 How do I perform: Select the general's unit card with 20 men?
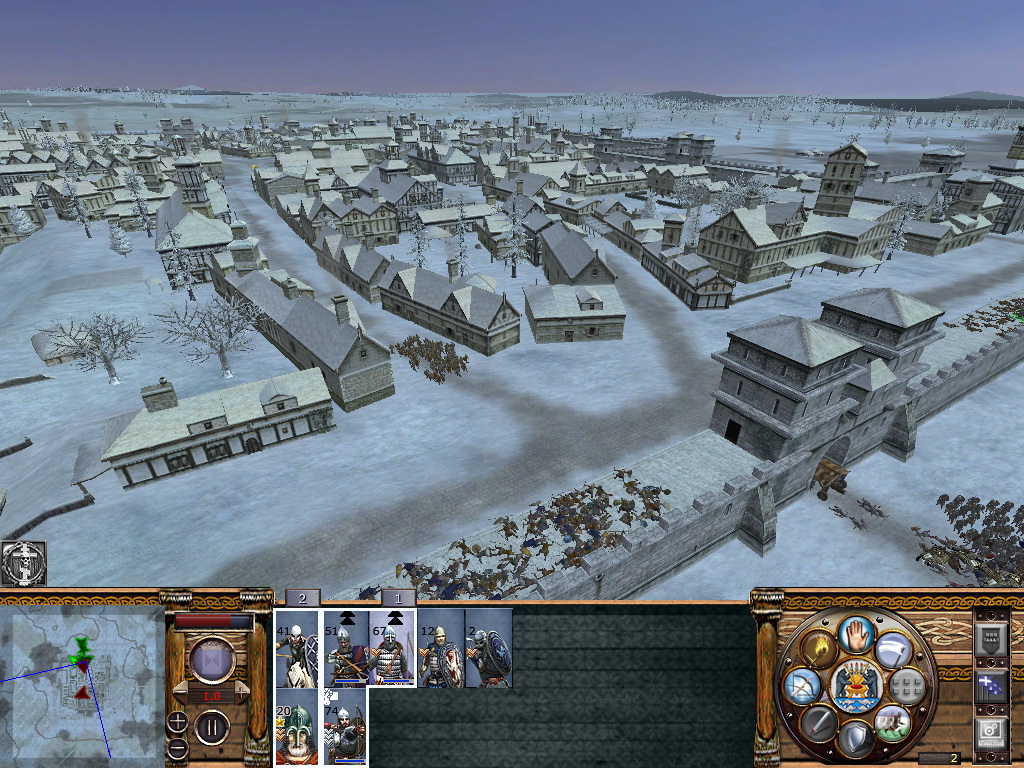[x=297, y=728]
